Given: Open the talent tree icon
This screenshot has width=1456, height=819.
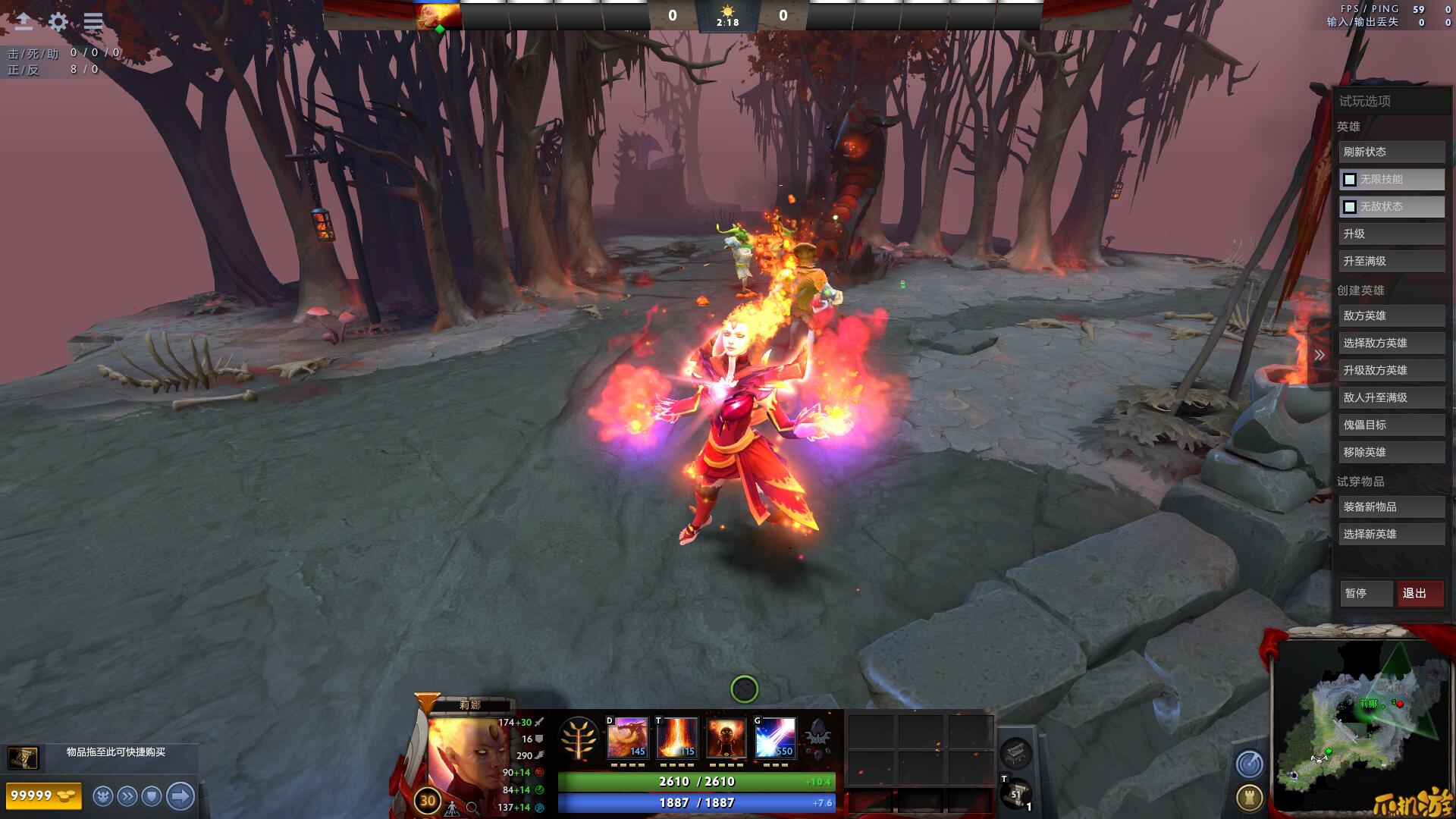Looking at the screenshot, I should 579,738.
